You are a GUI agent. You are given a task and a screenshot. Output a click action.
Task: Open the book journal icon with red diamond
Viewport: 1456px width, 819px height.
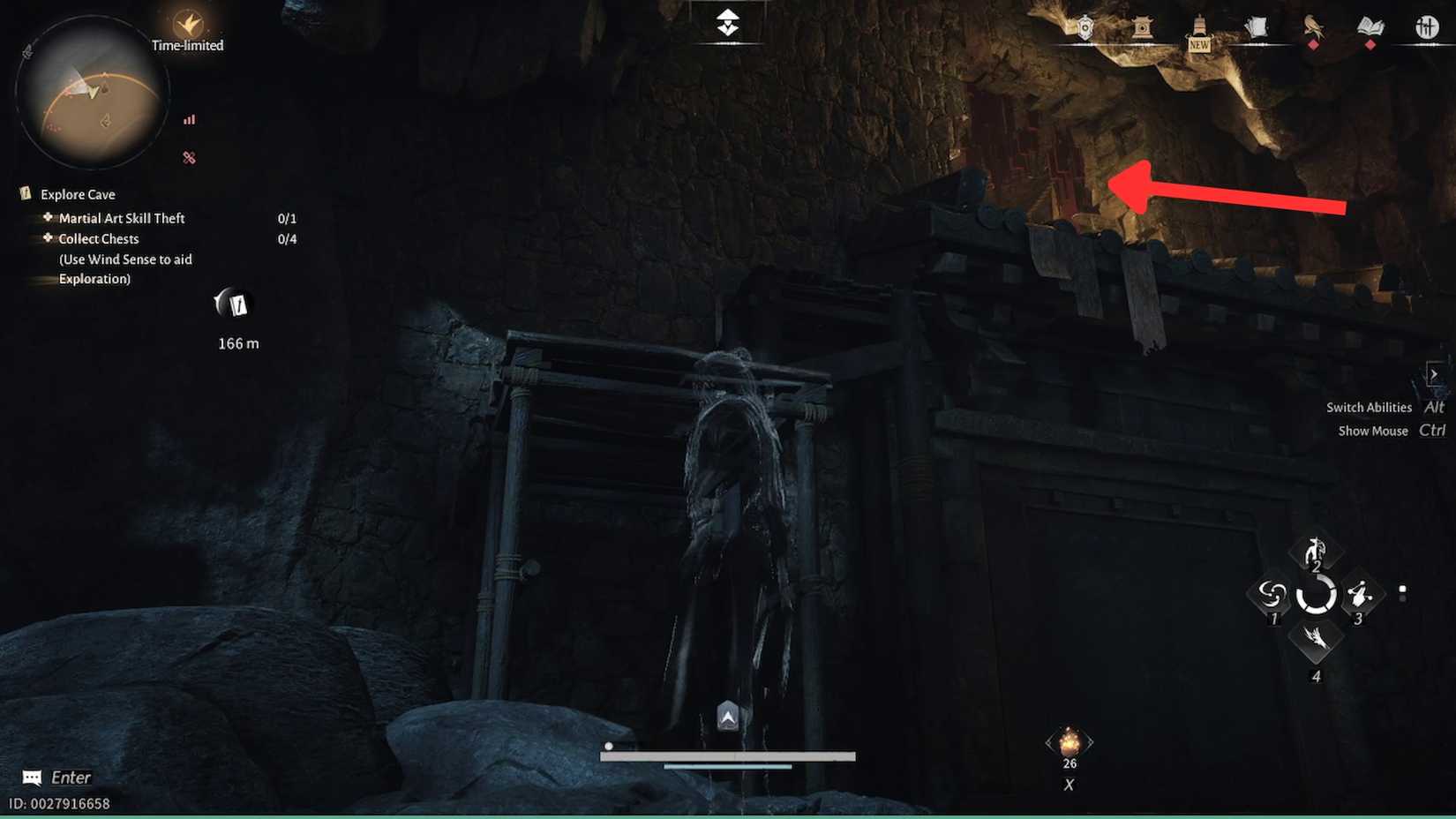pyautogui.click(x=1370, y=26)
